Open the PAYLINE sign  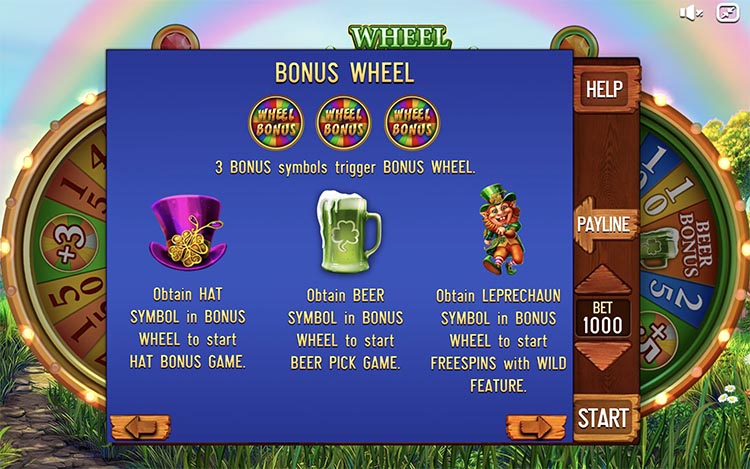click(x=605, y=224)
